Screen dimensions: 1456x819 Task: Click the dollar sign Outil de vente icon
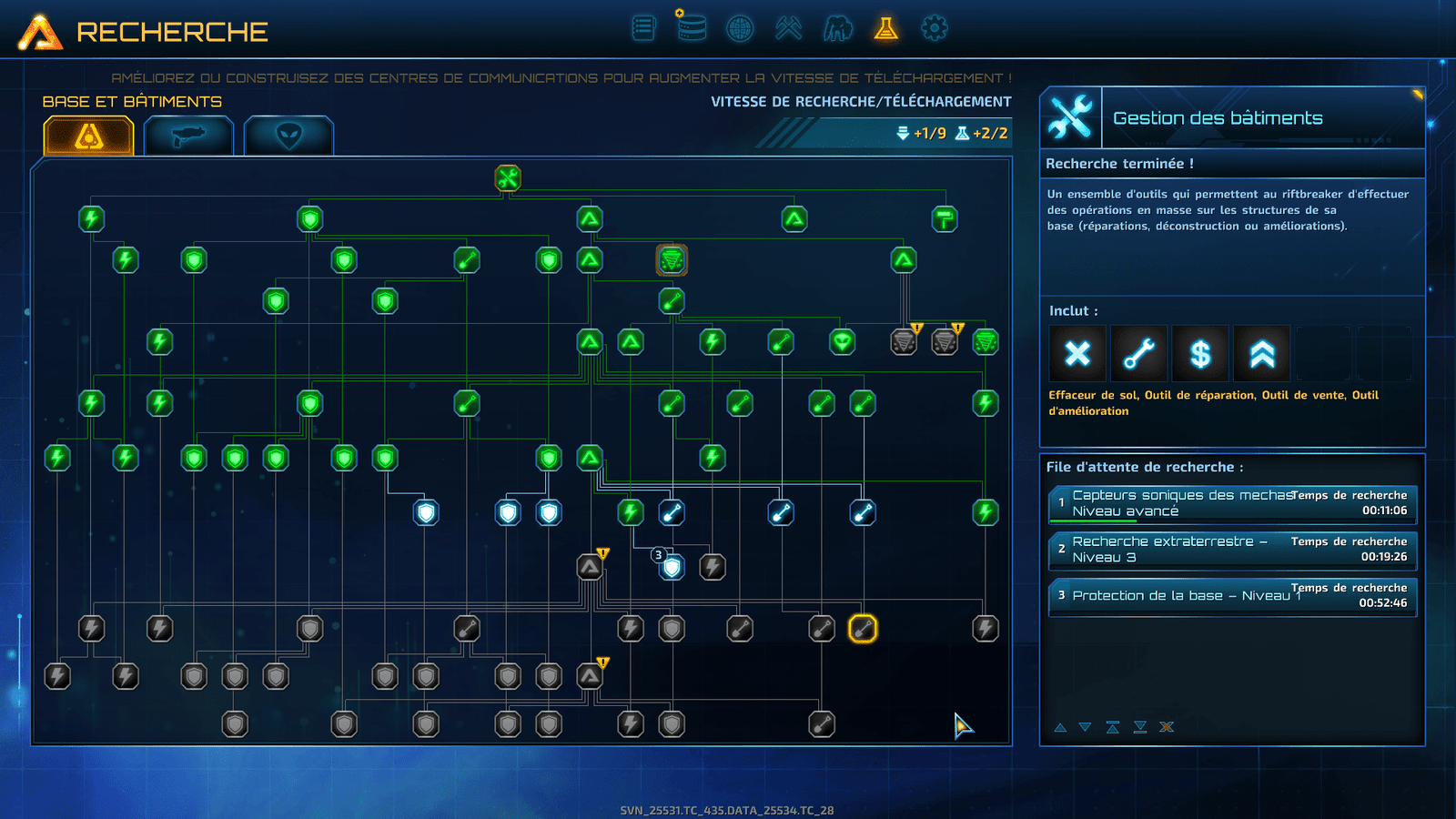coord(1200,353)
